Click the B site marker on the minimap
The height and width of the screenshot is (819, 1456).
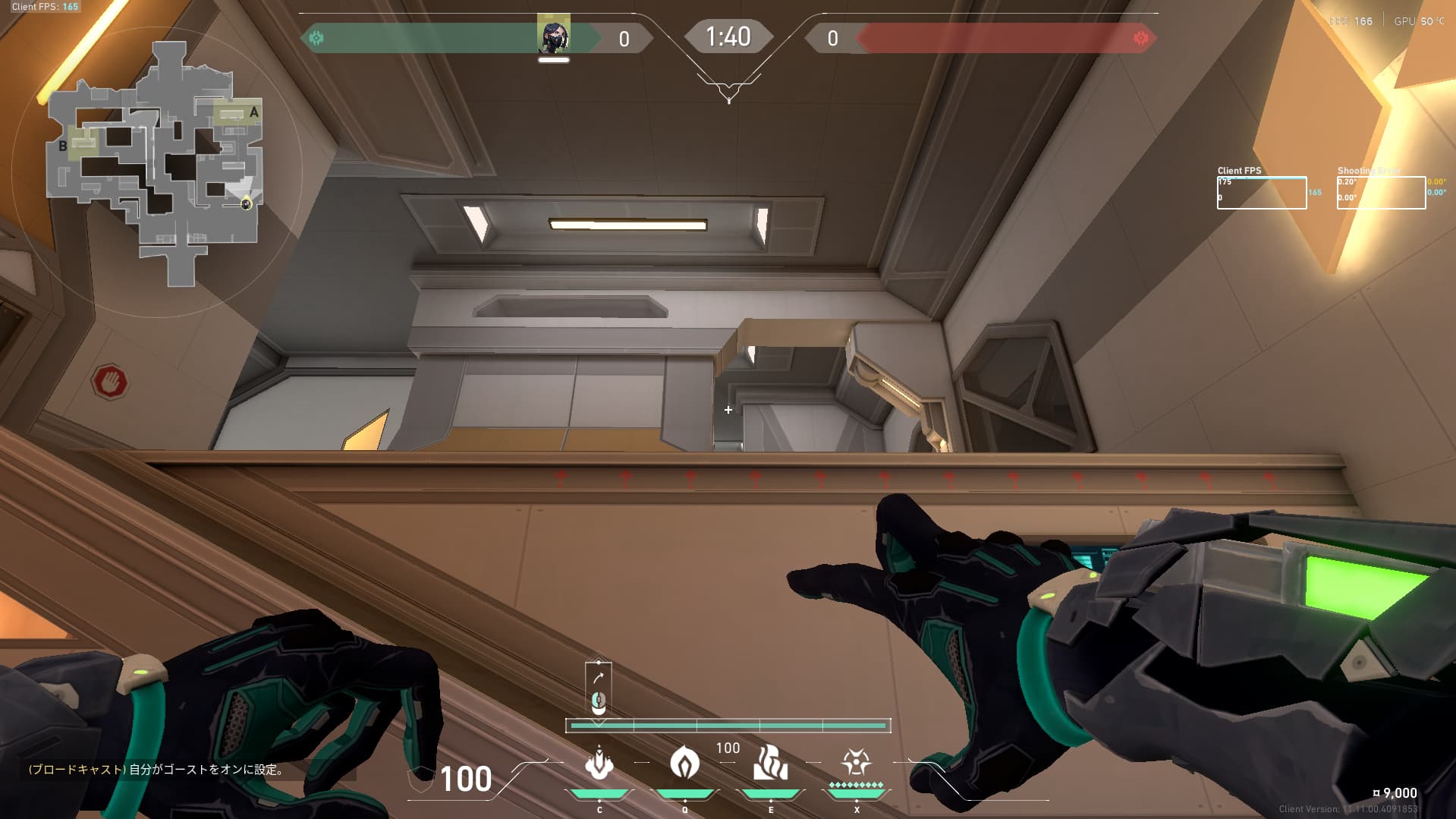(63, 146)
